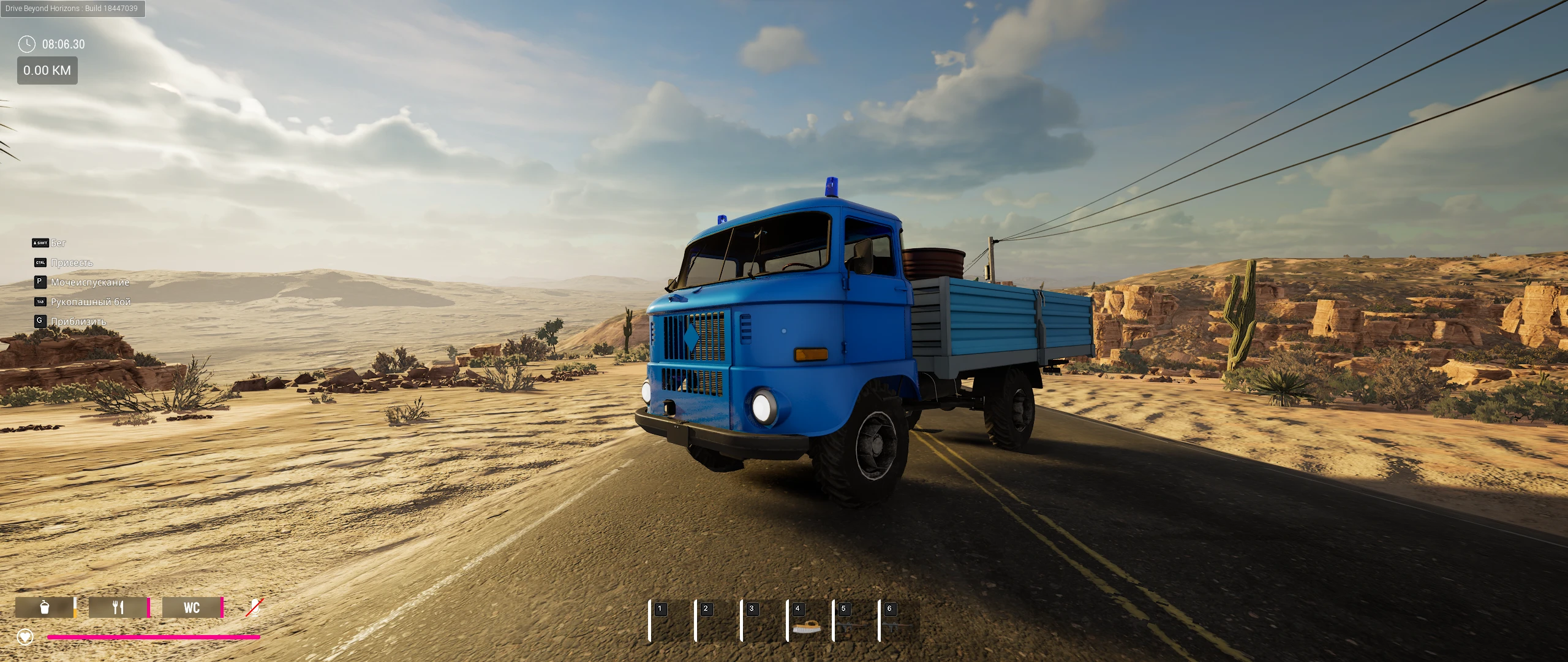The width and height of the screenshot is (1568, 662).
Task: Click the clock icon next to 08:06.30
Action: [26, 44]
